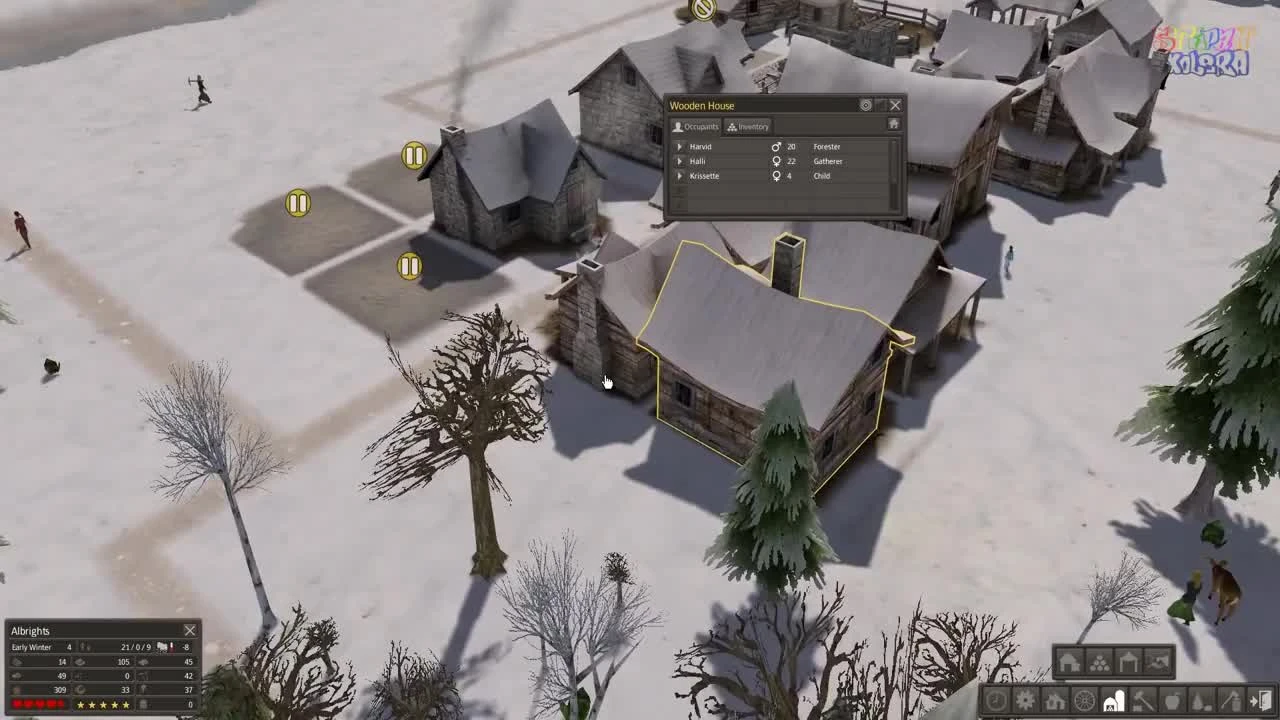
Task: Open the food pot inventory icon
Action: pyautogui.click(x=1172, y=701)
